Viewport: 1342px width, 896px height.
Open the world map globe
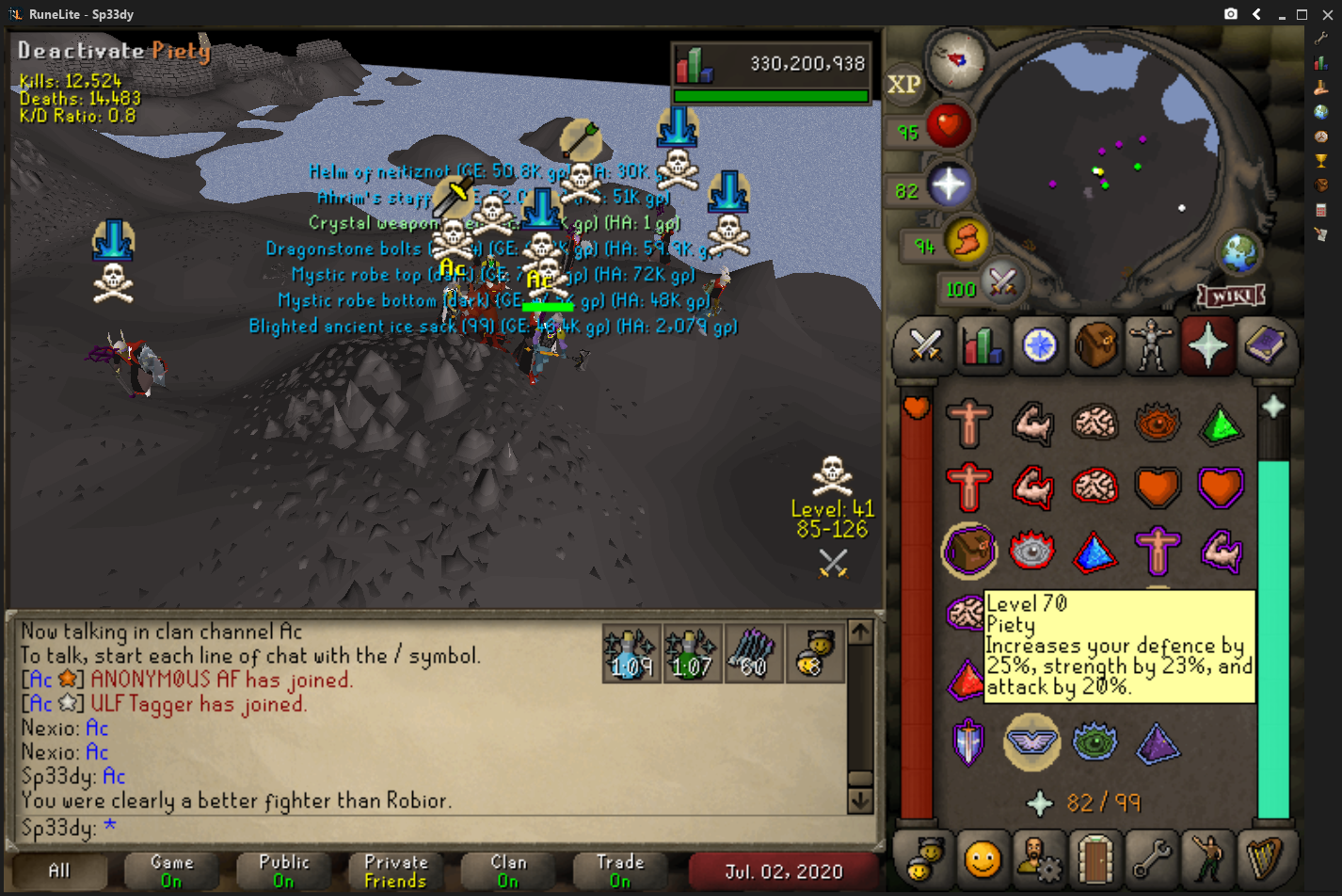(x=1238, y=251)
